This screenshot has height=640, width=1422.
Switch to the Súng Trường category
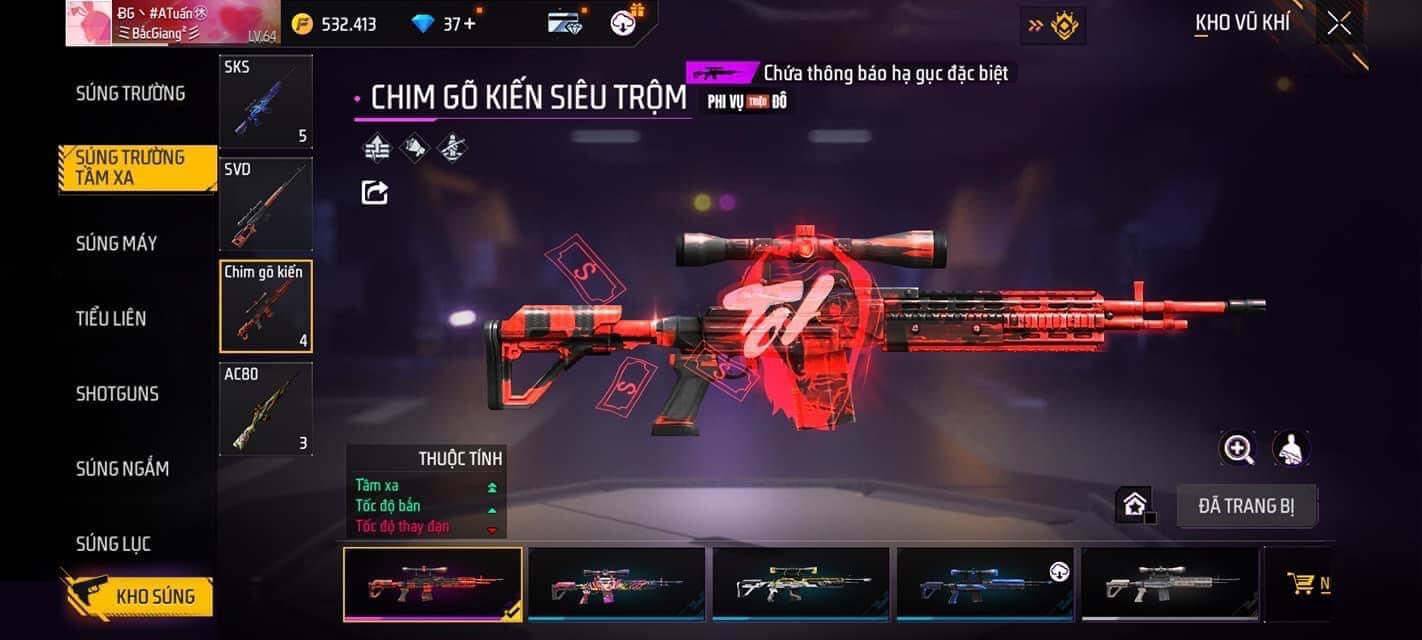[x=131, y=93]
